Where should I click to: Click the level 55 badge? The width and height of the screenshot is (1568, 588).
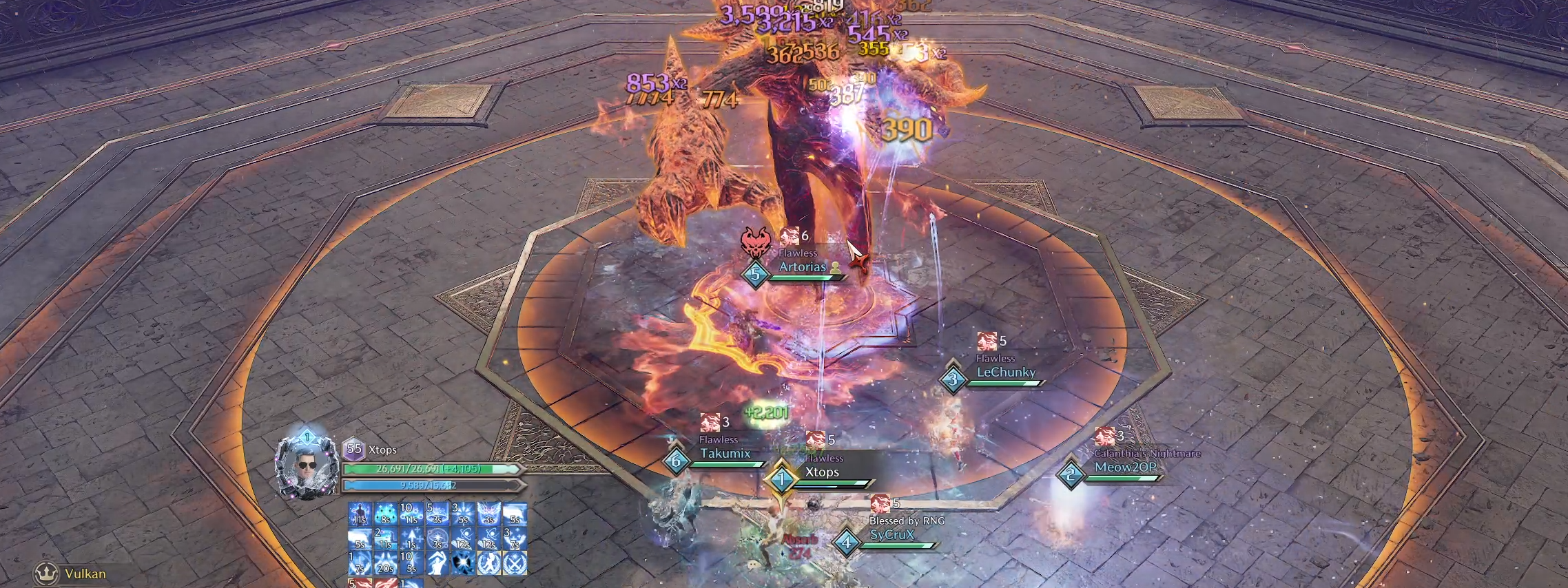(x=354, y=449)
